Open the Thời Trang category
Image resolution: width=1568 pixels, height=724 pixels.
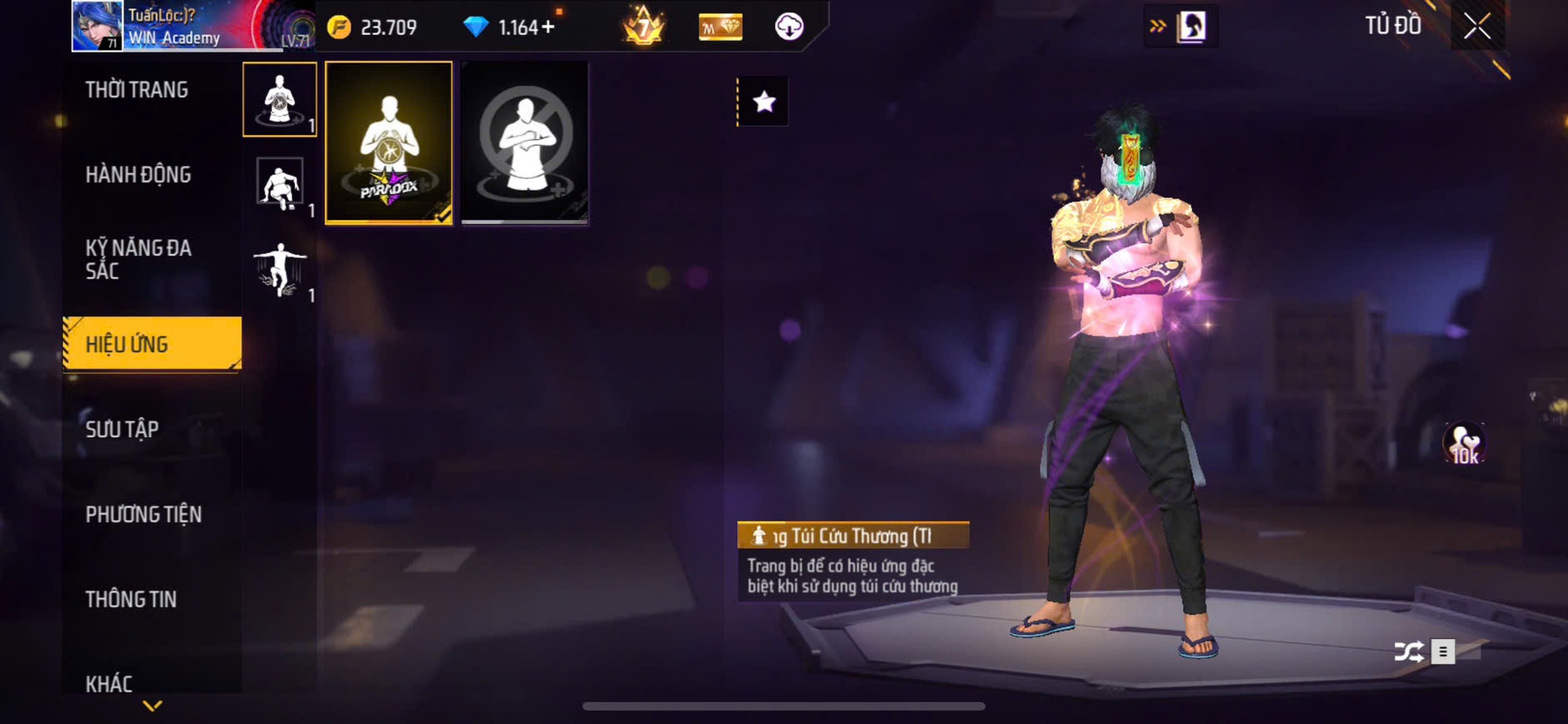coord(137,90)
